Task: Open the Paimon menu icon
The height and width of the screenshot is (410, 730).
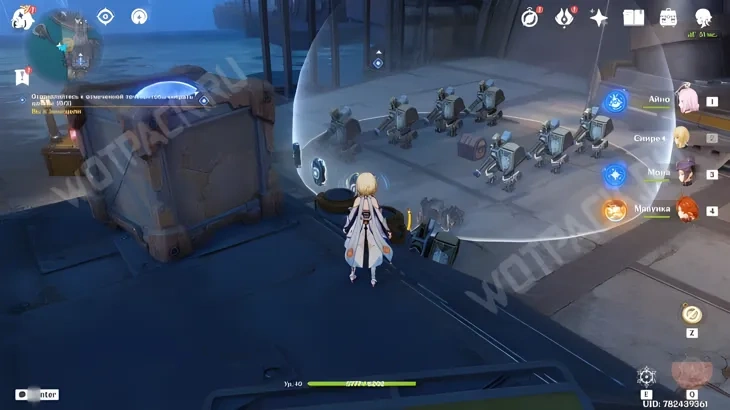Action: coord(22,17)
